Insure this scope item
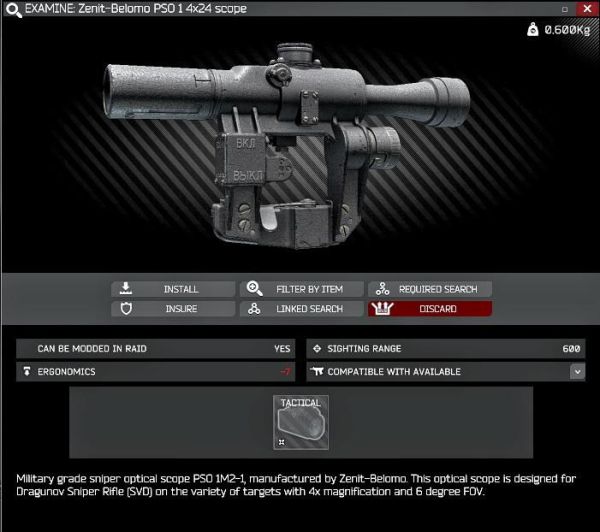The width and height of the screenshot is (600, 532). (x=173, y=309)
